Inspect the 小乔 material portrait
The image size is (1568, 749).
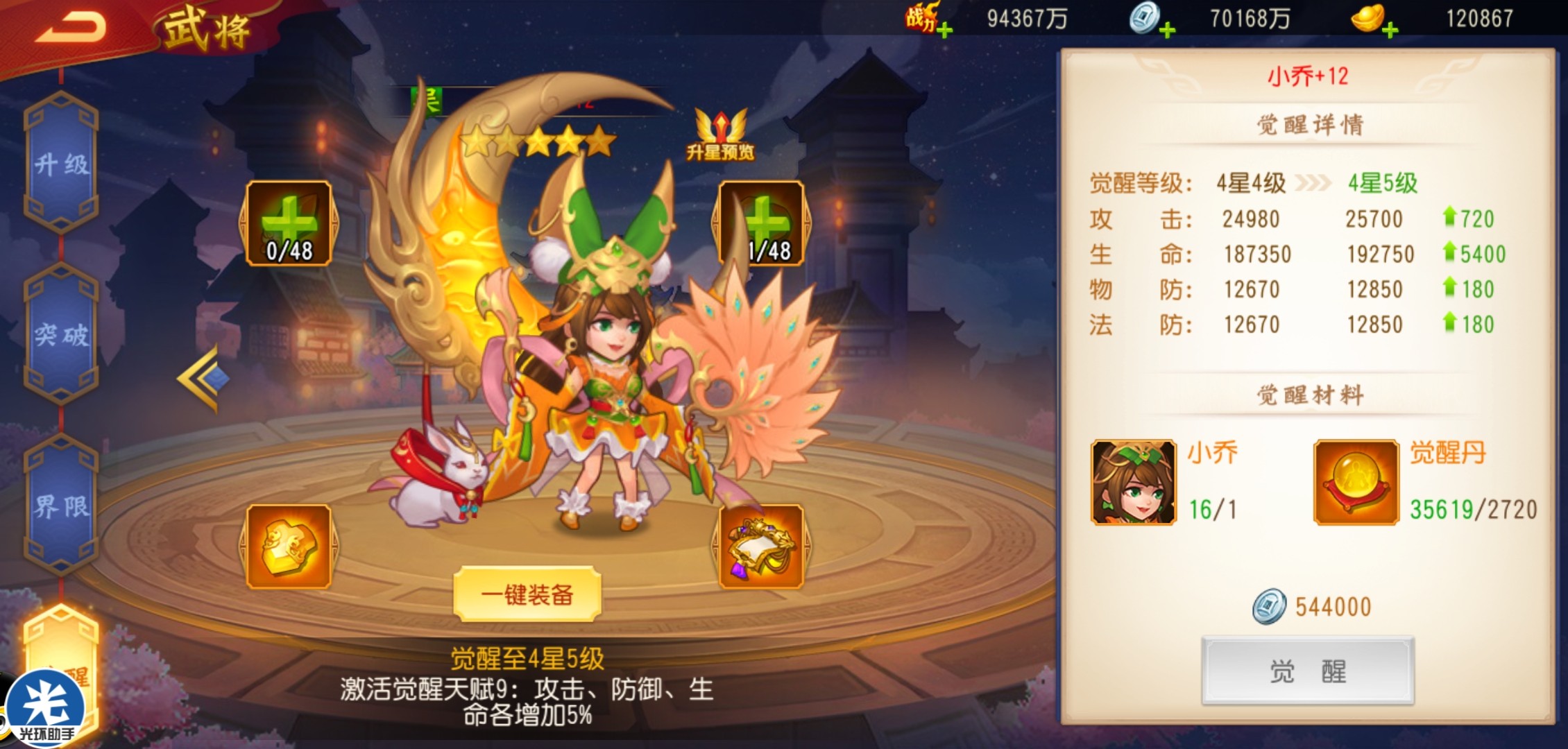1134,483
